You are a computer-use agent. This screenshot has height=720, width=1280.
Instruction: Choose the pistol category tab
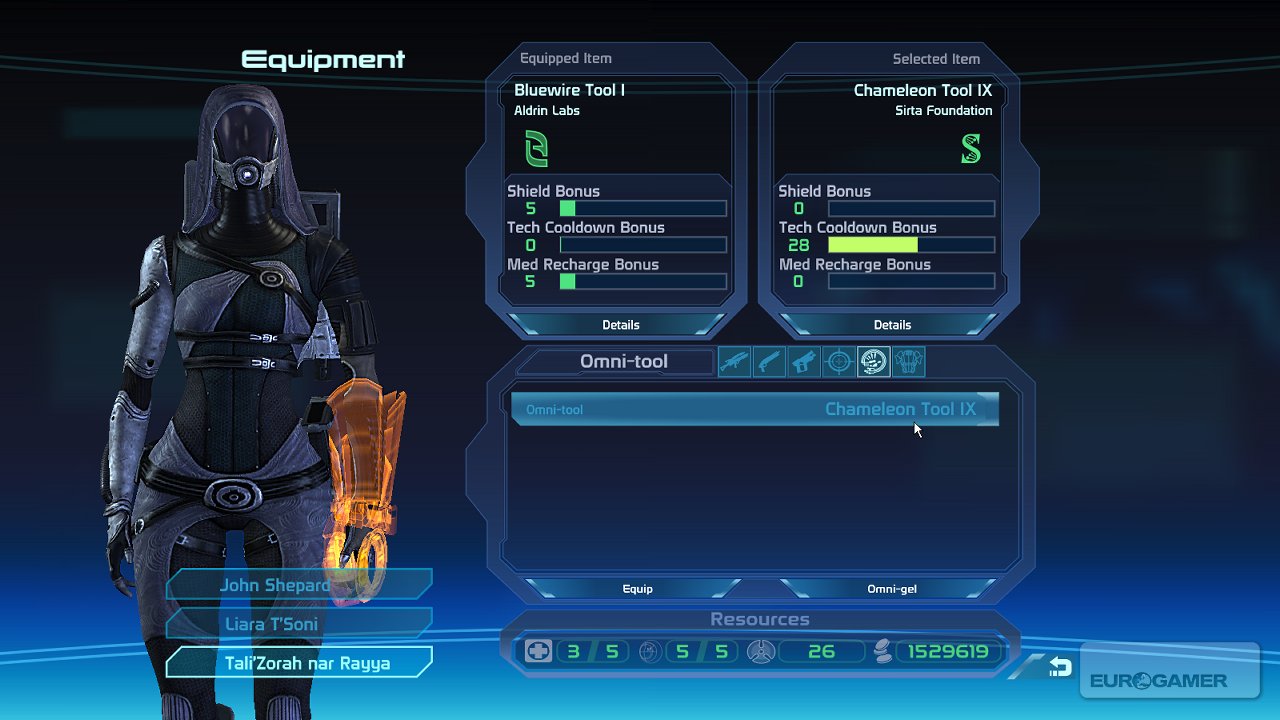point(805,362)
